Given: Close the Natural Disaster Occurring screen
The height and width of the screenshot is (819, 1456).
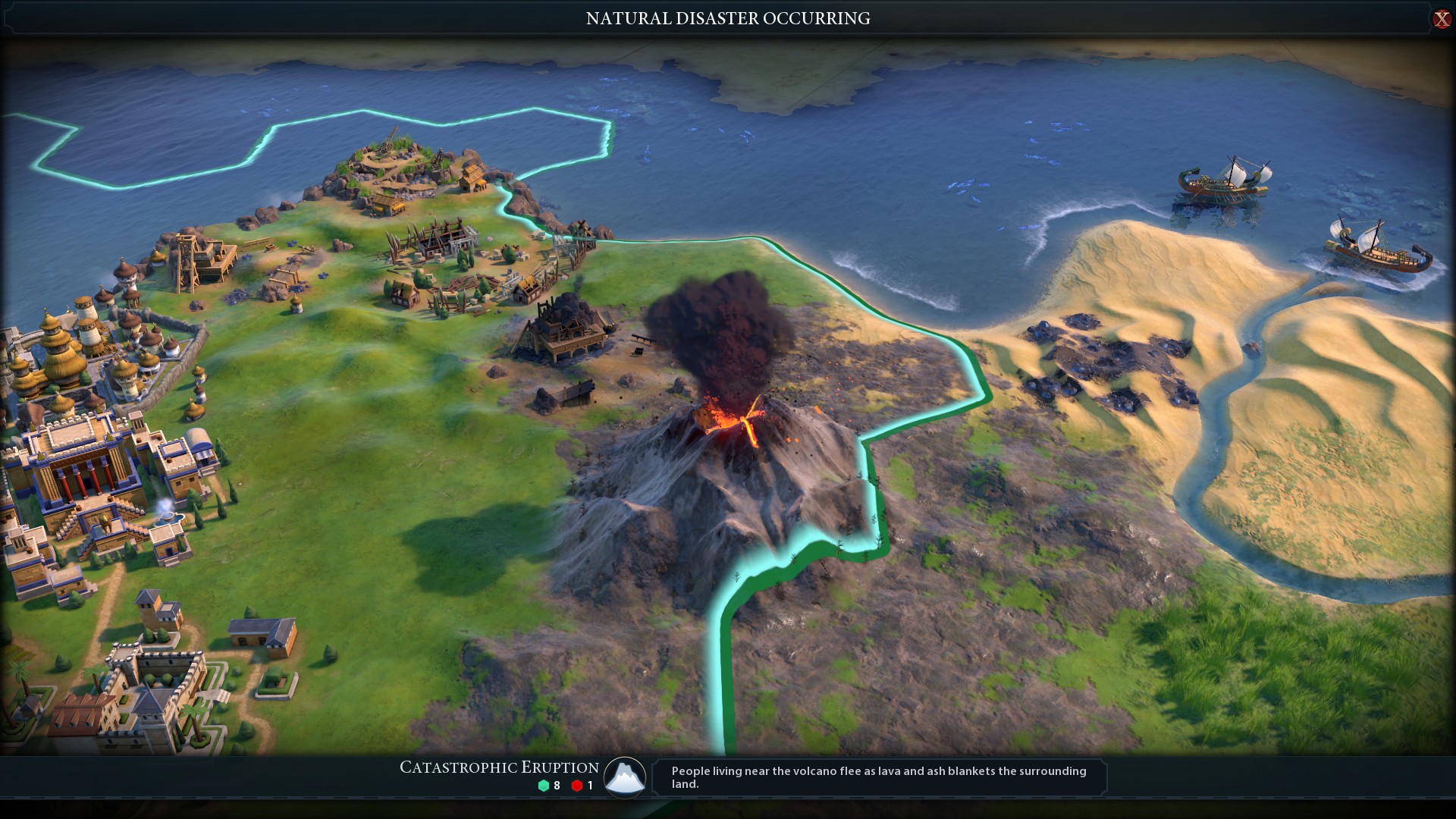Looking at the screenshot, I should pyautogui.click(x=1441, y=19).
